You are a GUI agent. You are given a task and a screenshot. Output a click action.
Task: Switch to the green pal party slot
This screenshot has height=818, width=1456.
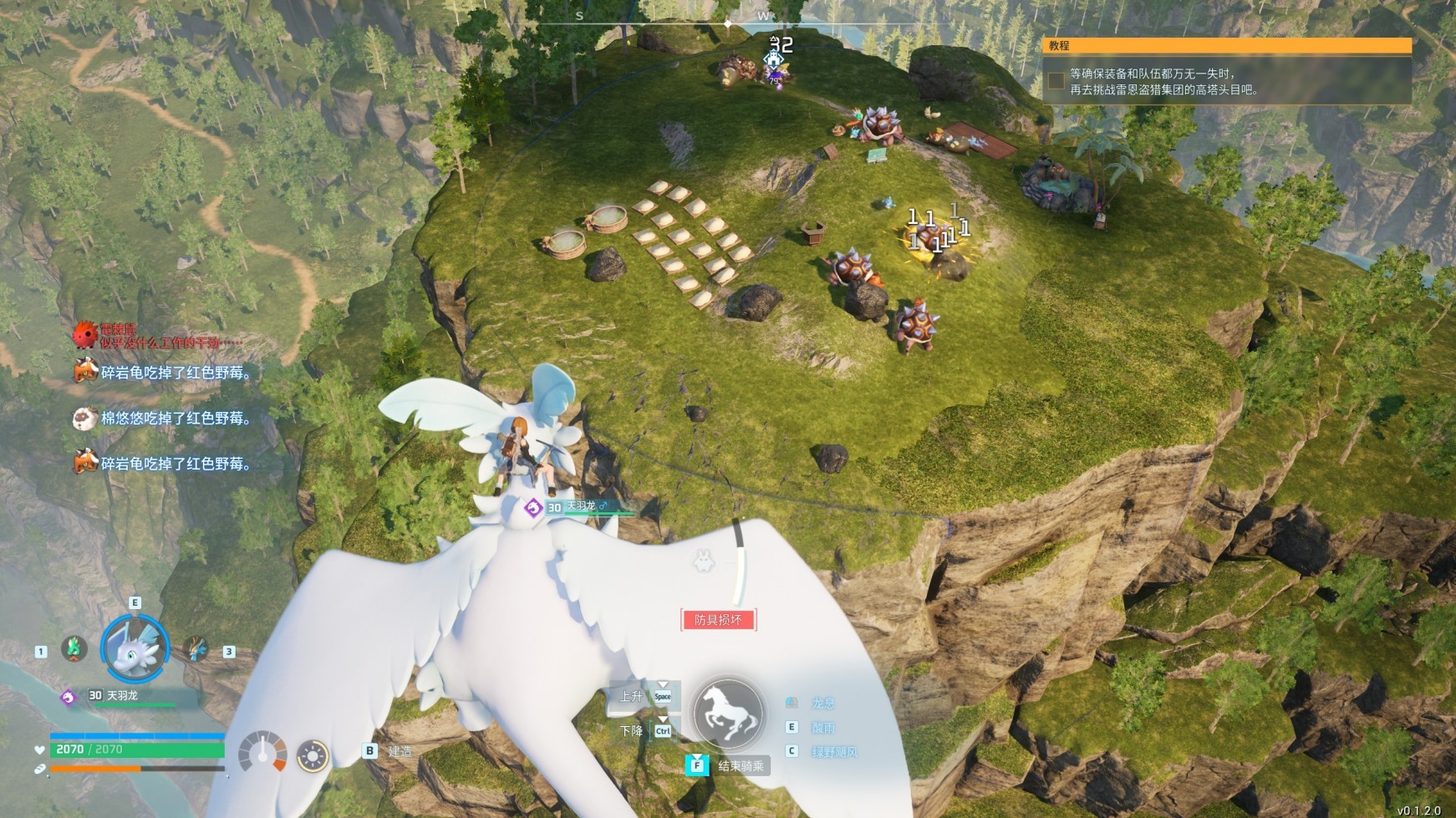tap(74, 649)
